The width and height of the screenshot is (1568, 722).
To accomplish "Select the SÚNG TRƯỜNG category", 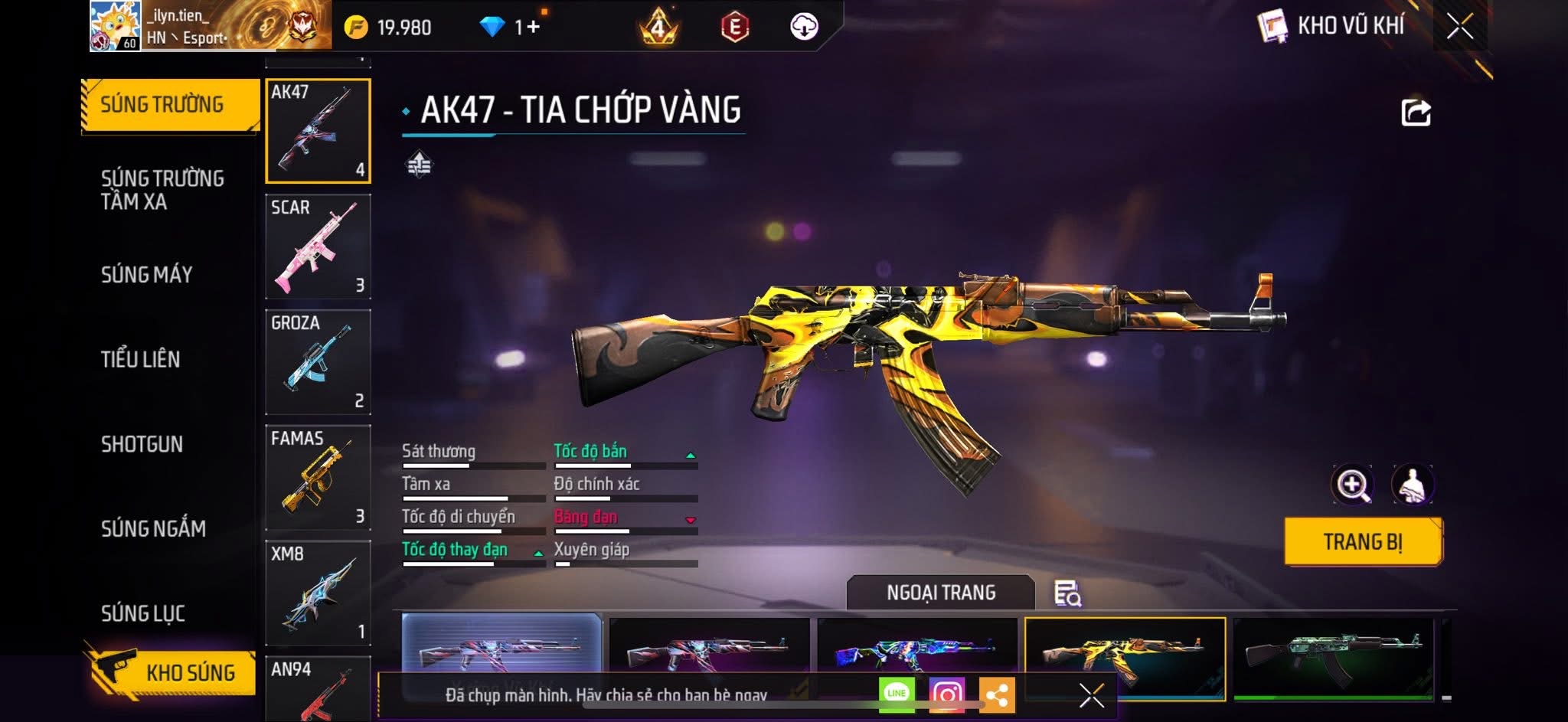I will (x=162, y=105).
